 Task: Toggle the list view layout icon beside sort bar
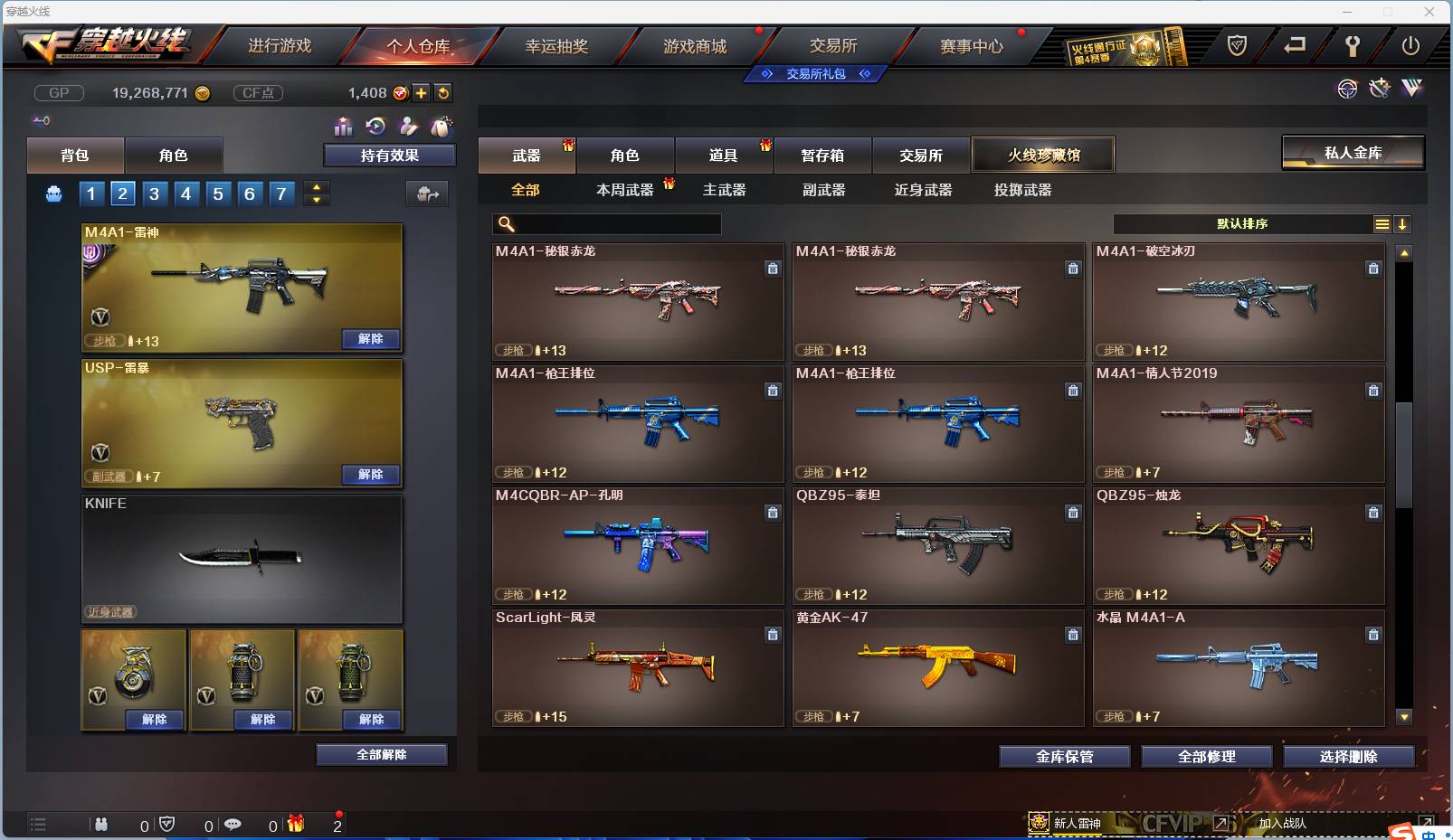coord(1382,223)
